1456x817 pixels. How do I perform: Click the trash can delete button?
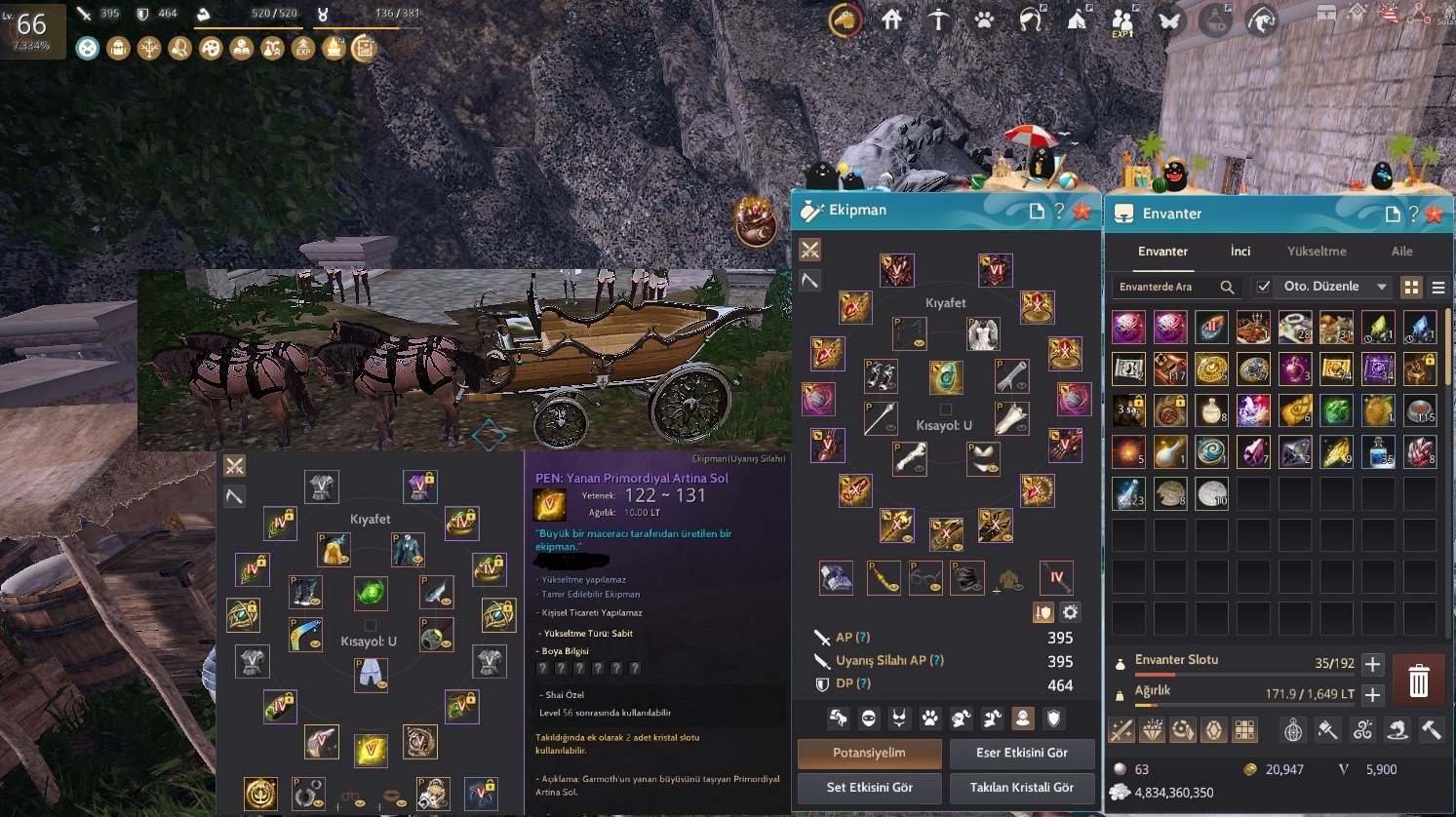pyautogui.click(x=1418, y=681)
